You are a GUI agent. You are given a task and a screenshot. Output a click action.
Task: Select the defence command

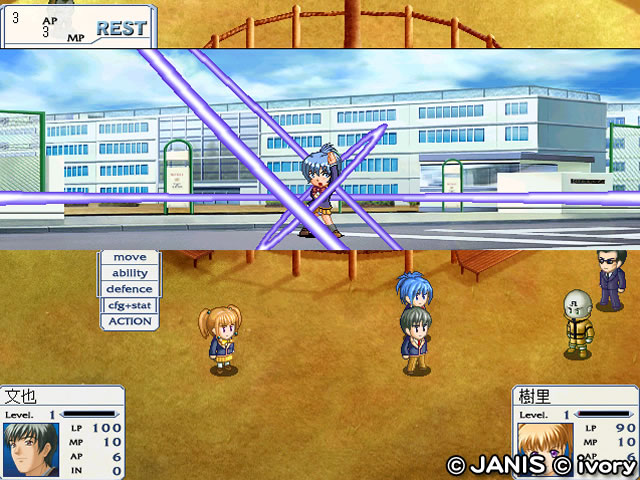(x=129, y=289)
